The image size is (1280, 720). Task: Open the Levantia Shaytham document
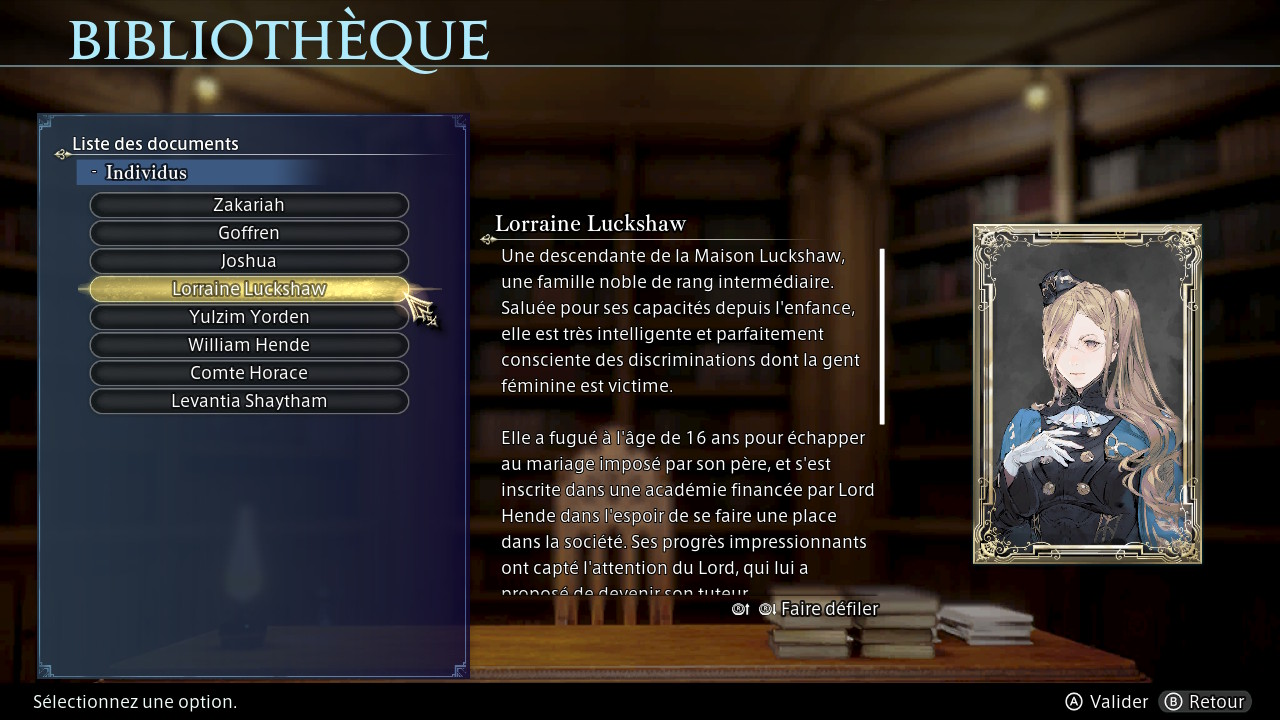pyautogui.click(x=249, y=401)
